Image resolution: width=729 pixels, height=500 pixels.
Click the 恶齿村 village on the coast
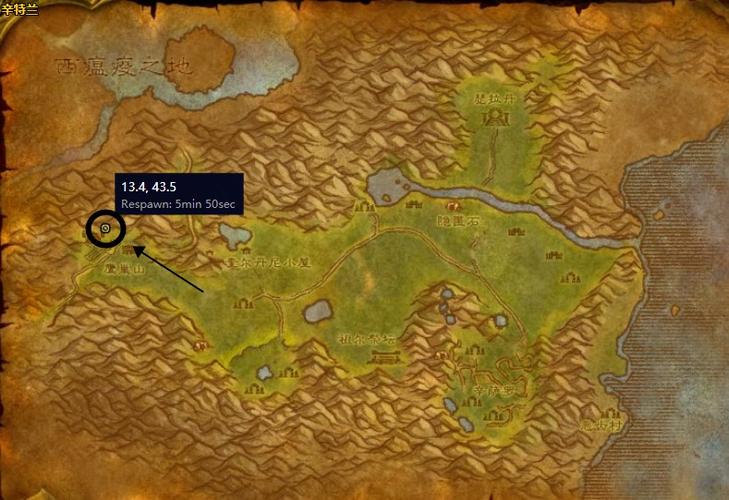(x=601, y=424)
